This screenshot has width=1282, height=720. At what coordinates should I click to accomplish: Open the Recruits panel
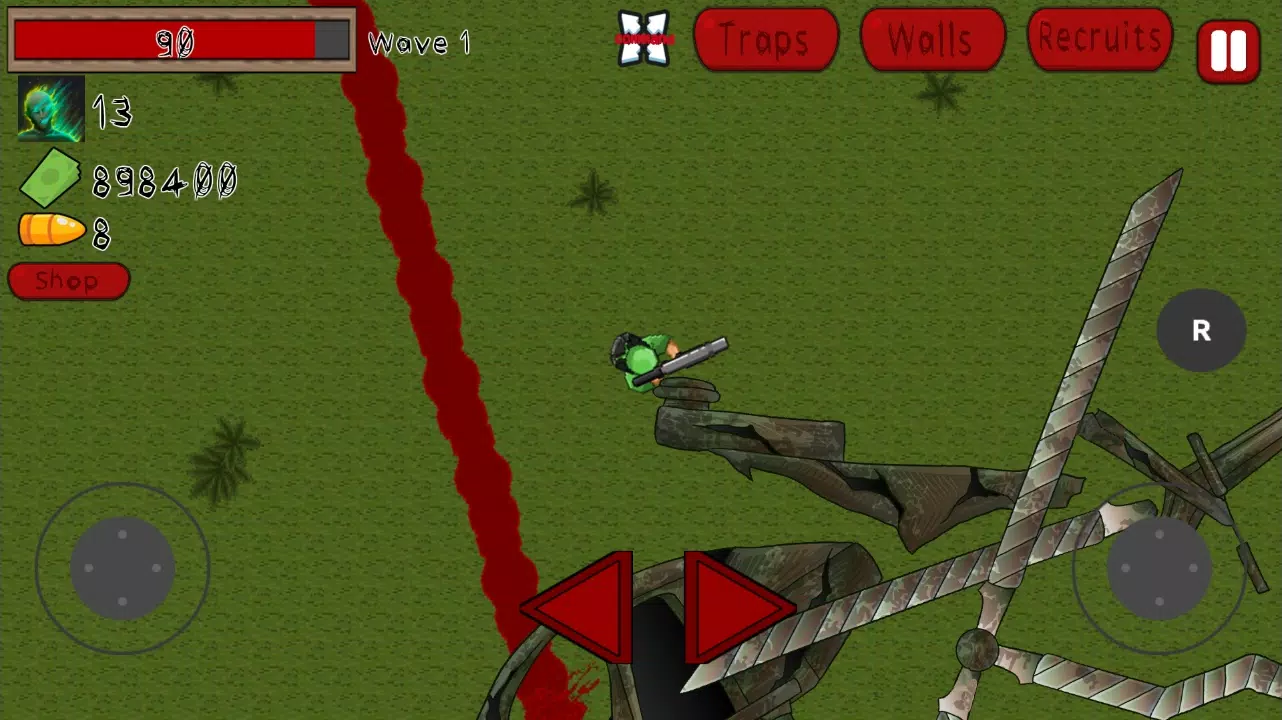pos(1098,40)
